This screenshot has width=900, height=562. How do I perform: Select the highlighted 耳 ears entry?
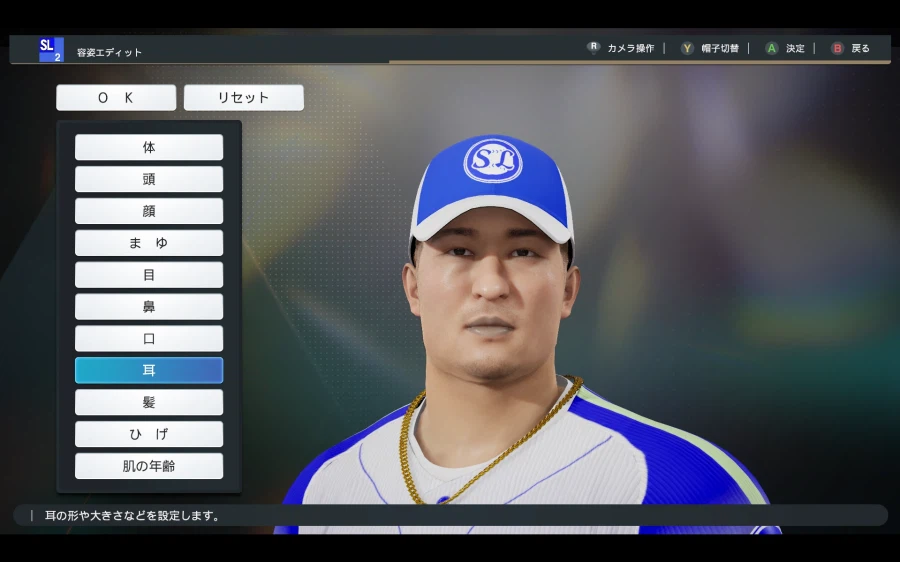pyautogui.click(x=149, y=371)
